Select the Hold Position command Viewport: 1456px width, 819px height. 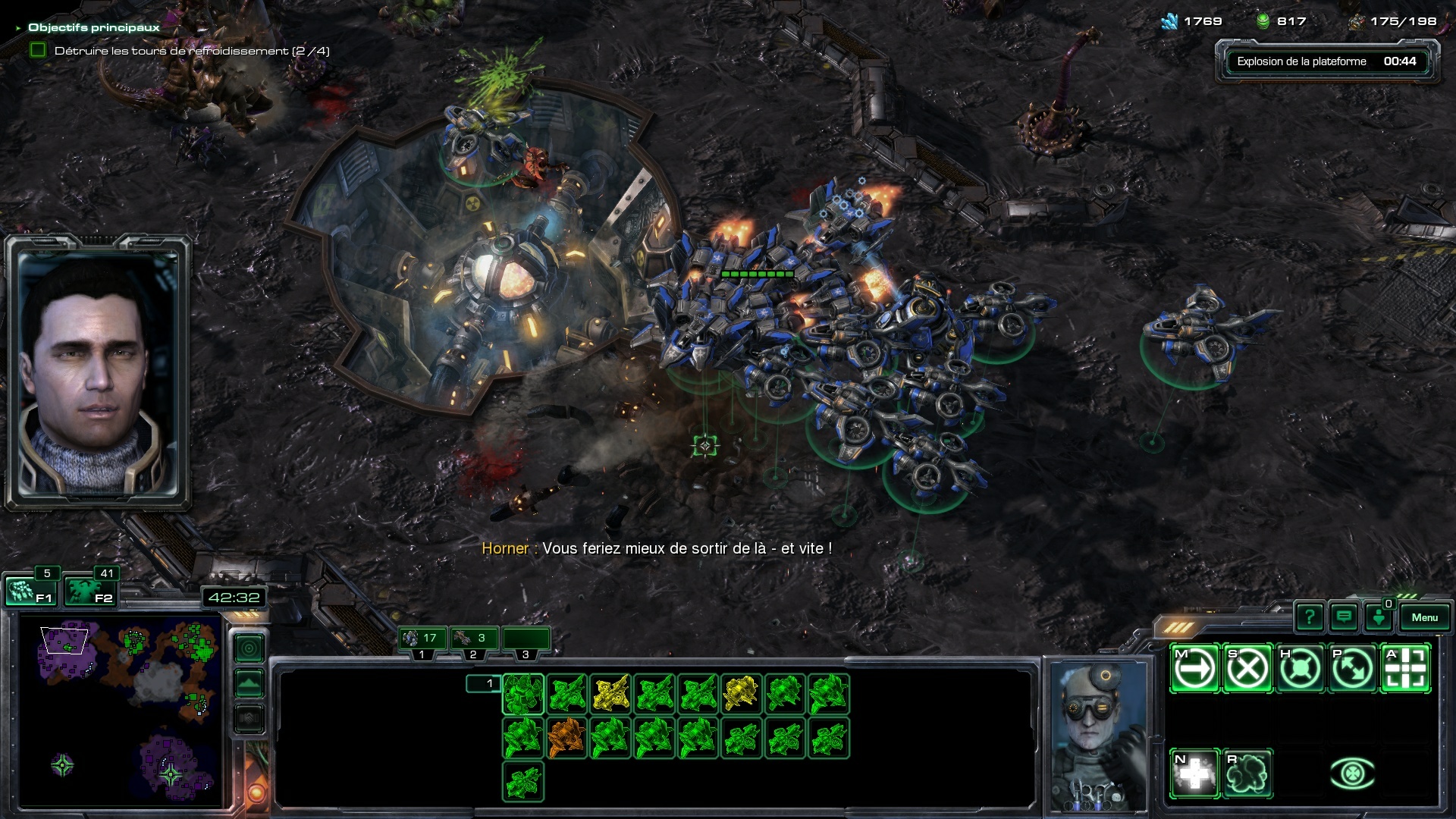click(1300, 669)
